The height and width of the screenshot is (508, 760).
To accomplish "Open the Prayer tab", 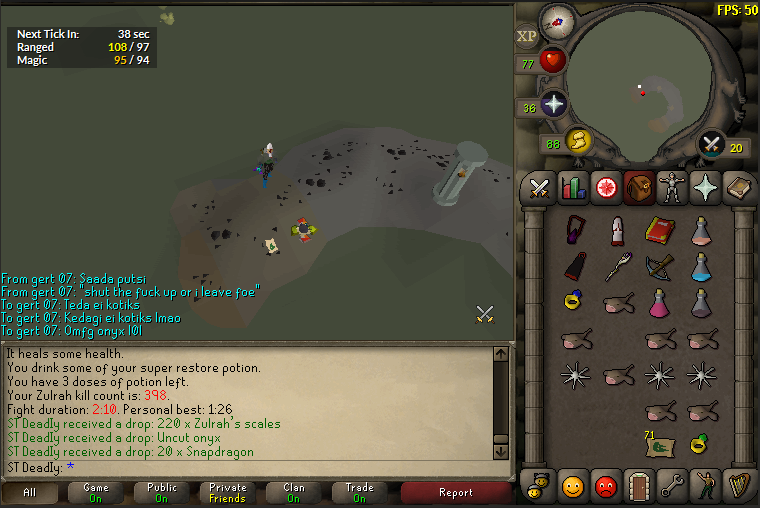I will pos(704,187).
